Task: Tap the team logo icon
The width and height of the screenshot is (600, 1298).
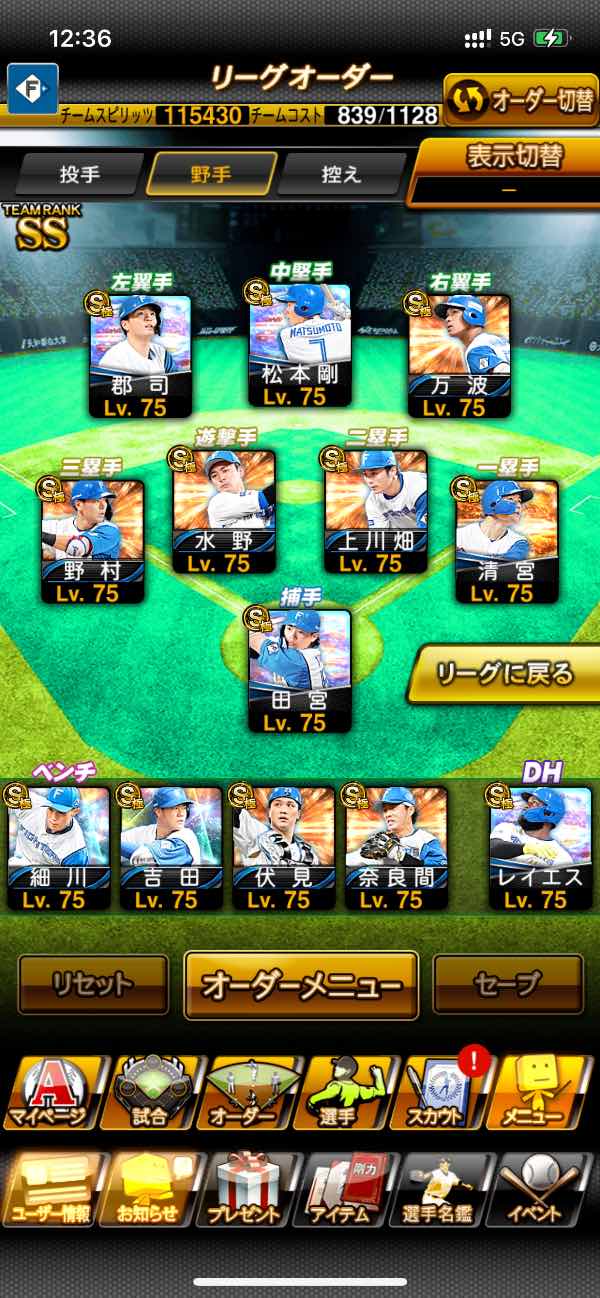Action: pyautogui.click(x=33, y=88)
